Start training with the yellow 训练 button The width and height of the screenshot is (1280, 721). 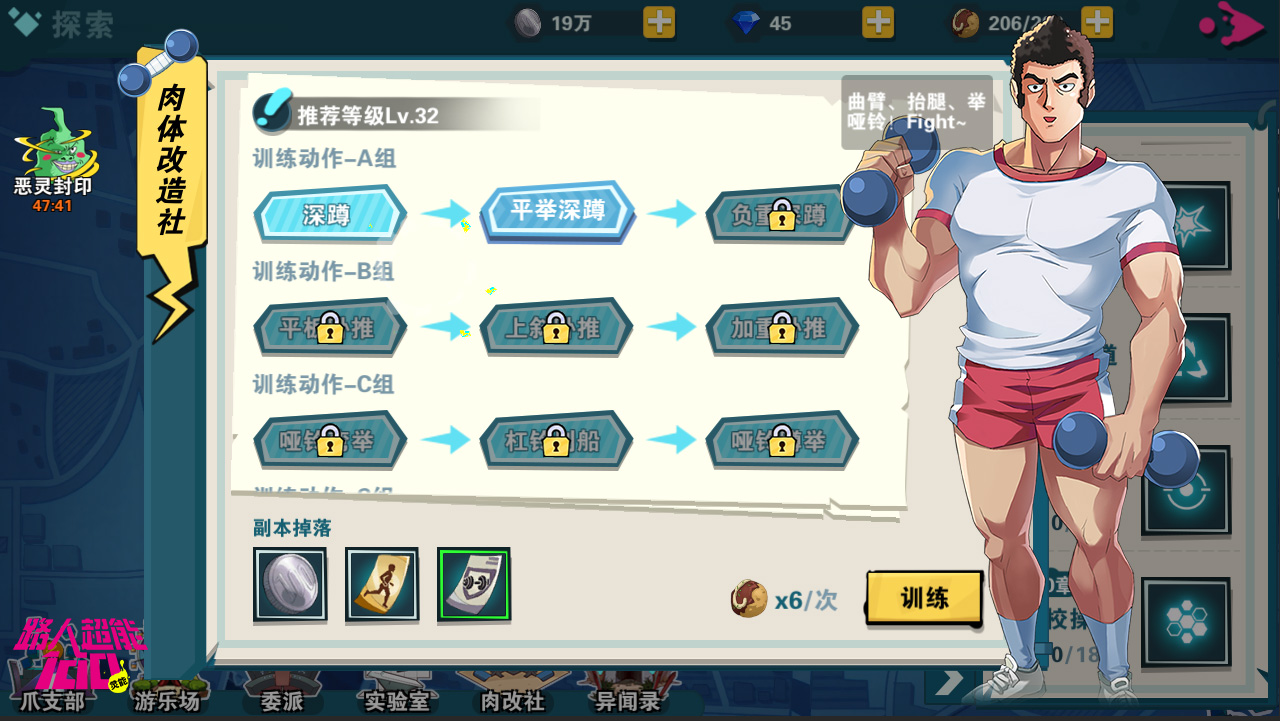pos(924,598)
